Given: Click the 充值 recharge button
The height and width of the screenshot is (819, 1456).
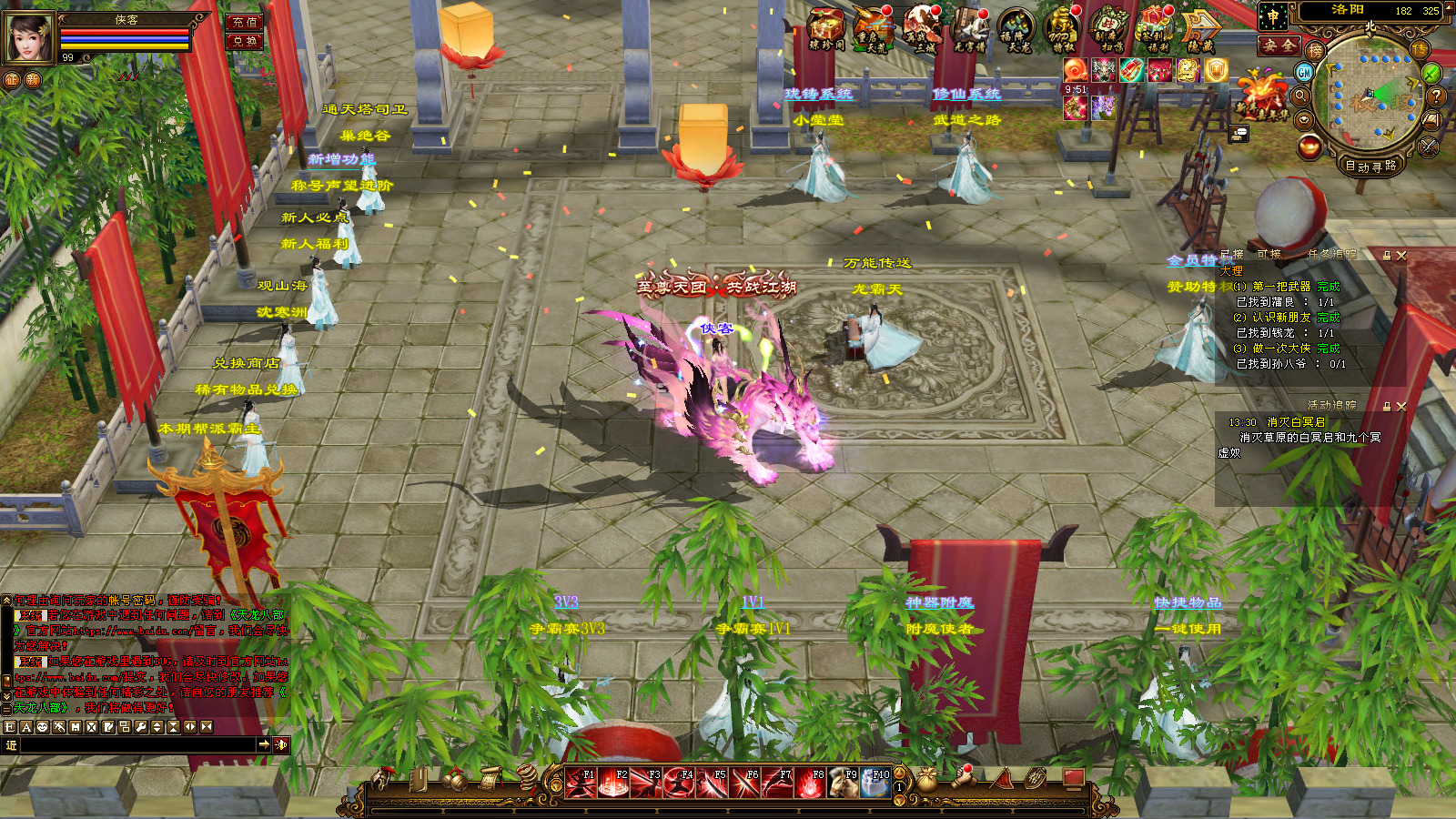Looking at the screenshot, I should 243,22.
